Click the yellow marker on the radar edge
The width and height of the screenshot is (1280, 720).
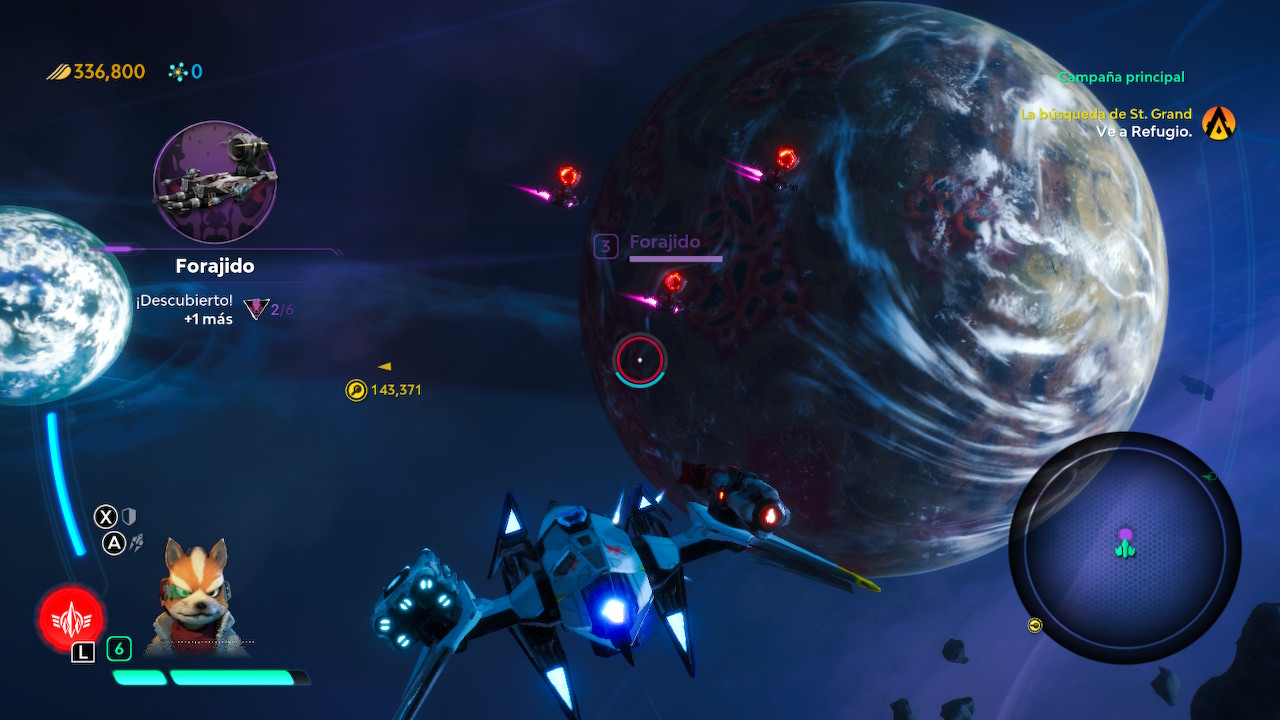point(1035,625)
